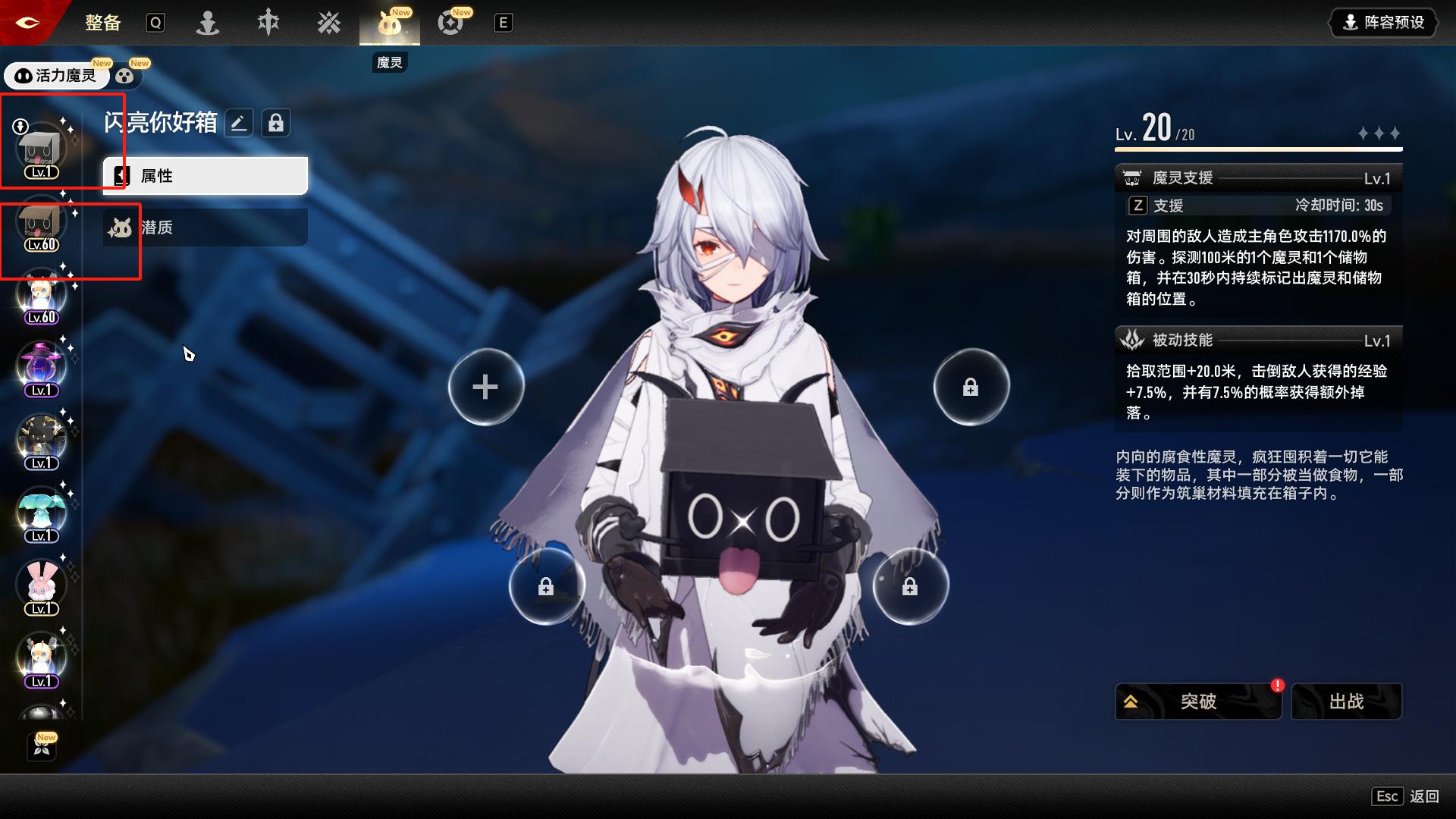Select the 属性 attributes tab
Viewport: 1456px width, 819px height.
coord(206,176)
